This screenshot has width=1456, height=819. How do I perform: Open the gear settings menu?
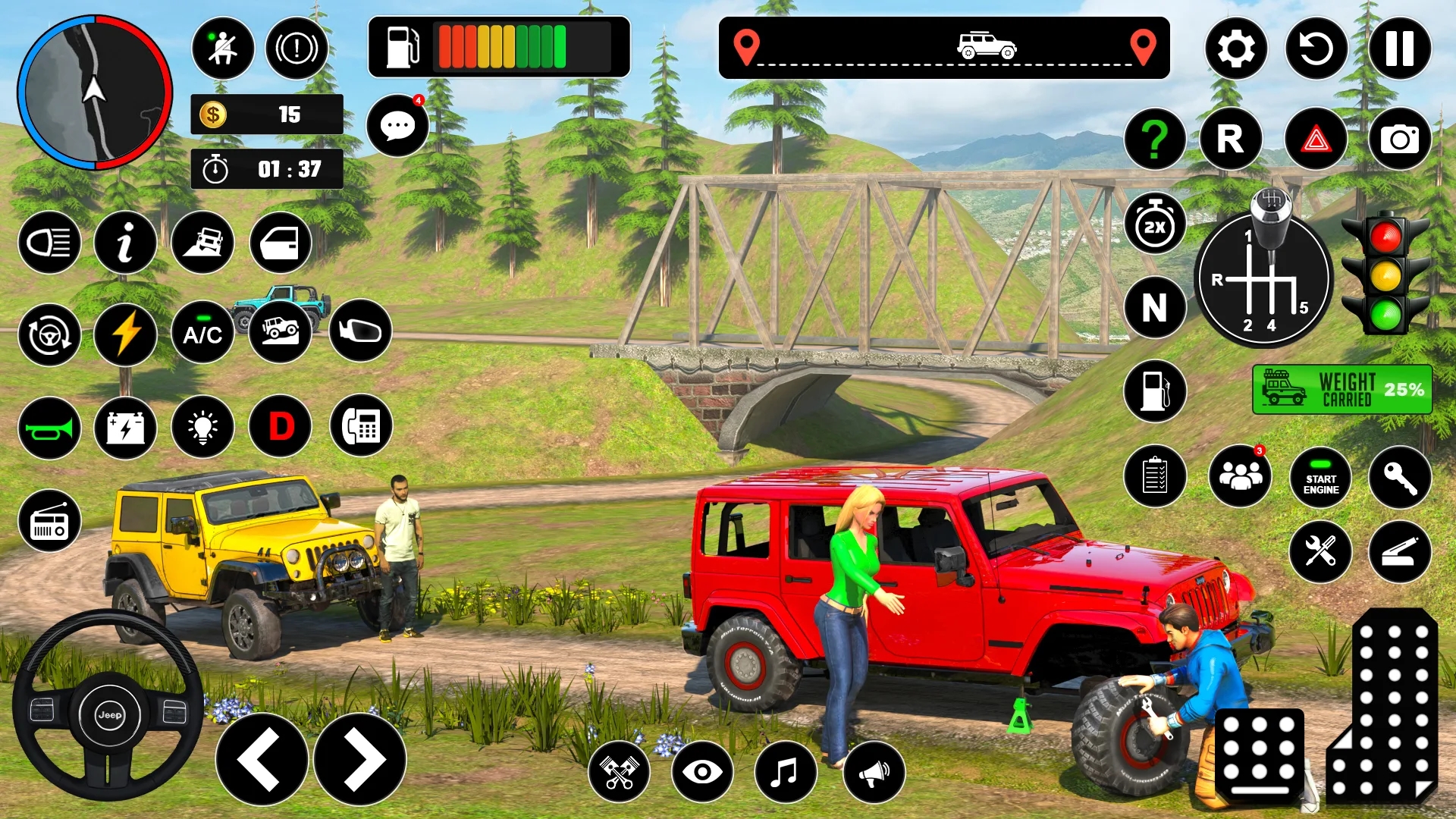point(1236,49)
